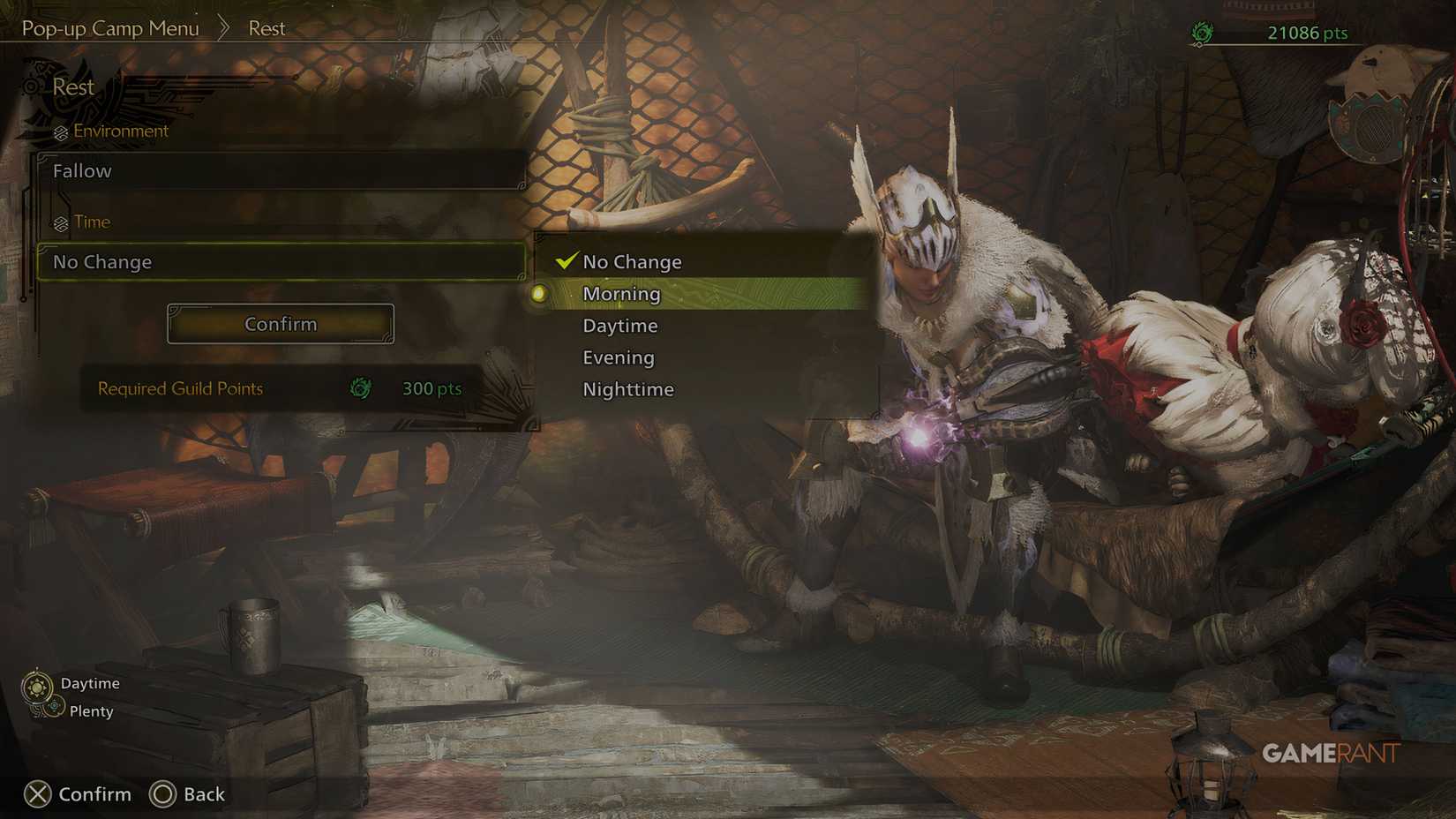Click the Time section icon
The image size is (1456, 819).
(59, 222)
